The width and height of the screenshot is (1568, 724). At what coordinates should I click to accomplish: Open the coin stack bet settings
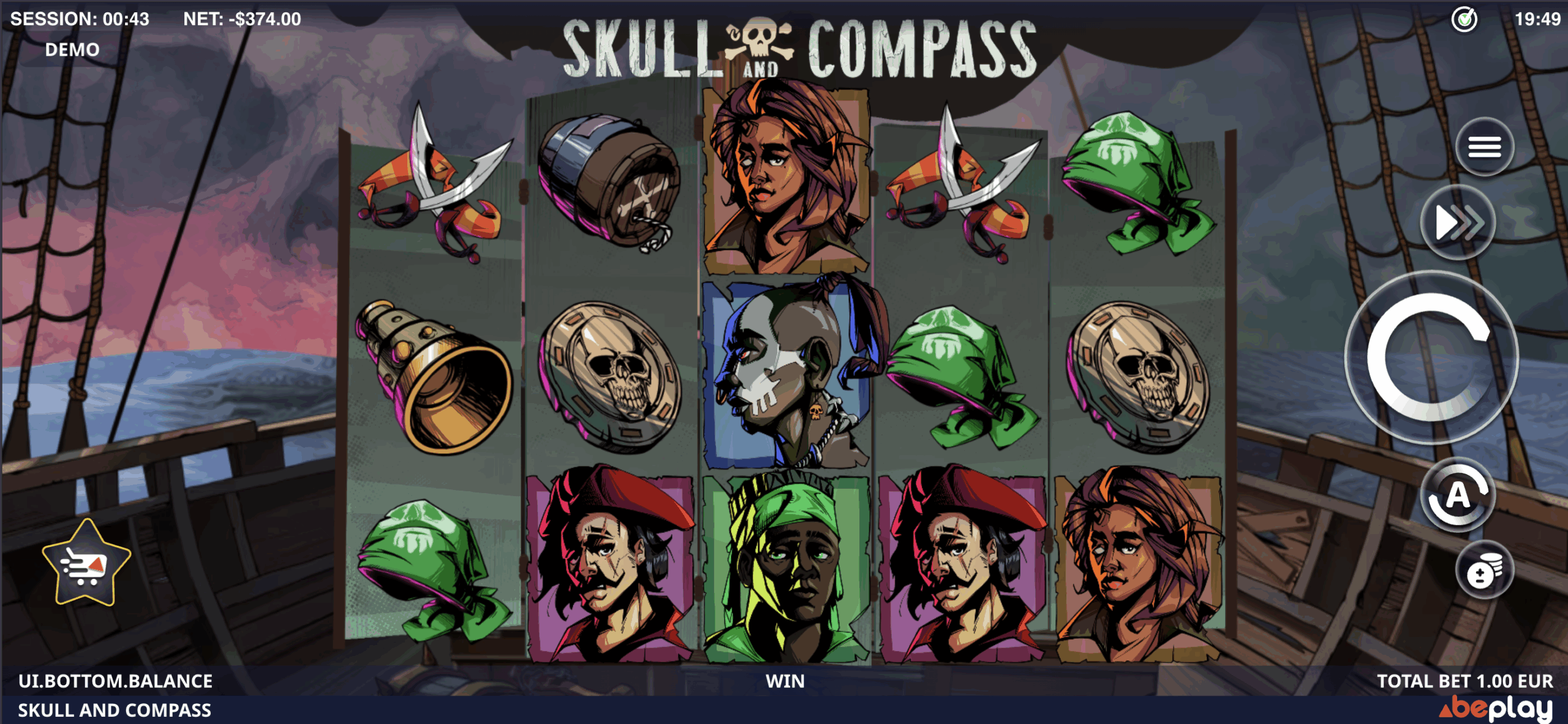(x=1483, y=572)
